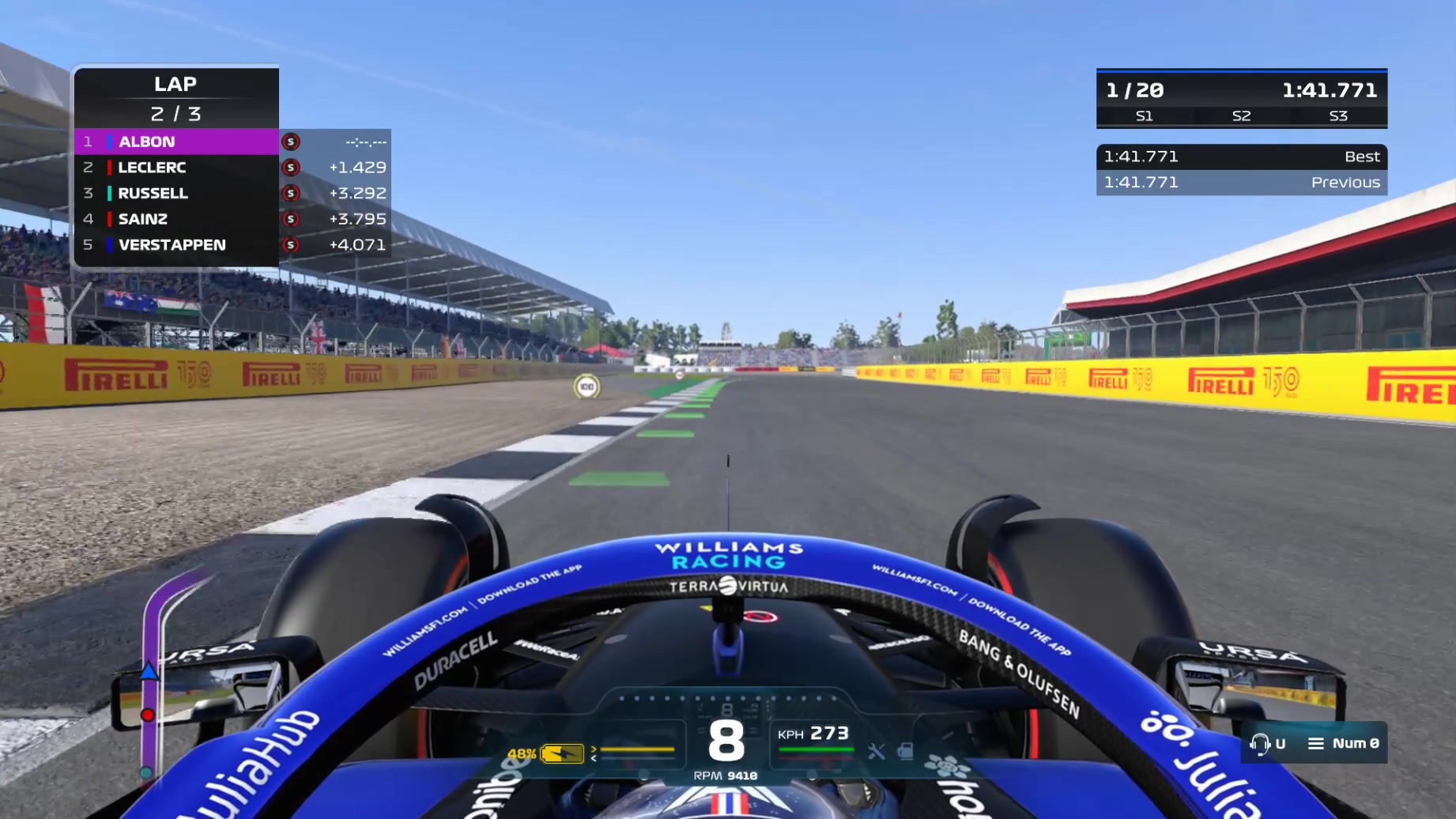Select RUSSELL from the leaderboard
The height and width of the screenshot is (819, 1456).
(x=153, y=193)
